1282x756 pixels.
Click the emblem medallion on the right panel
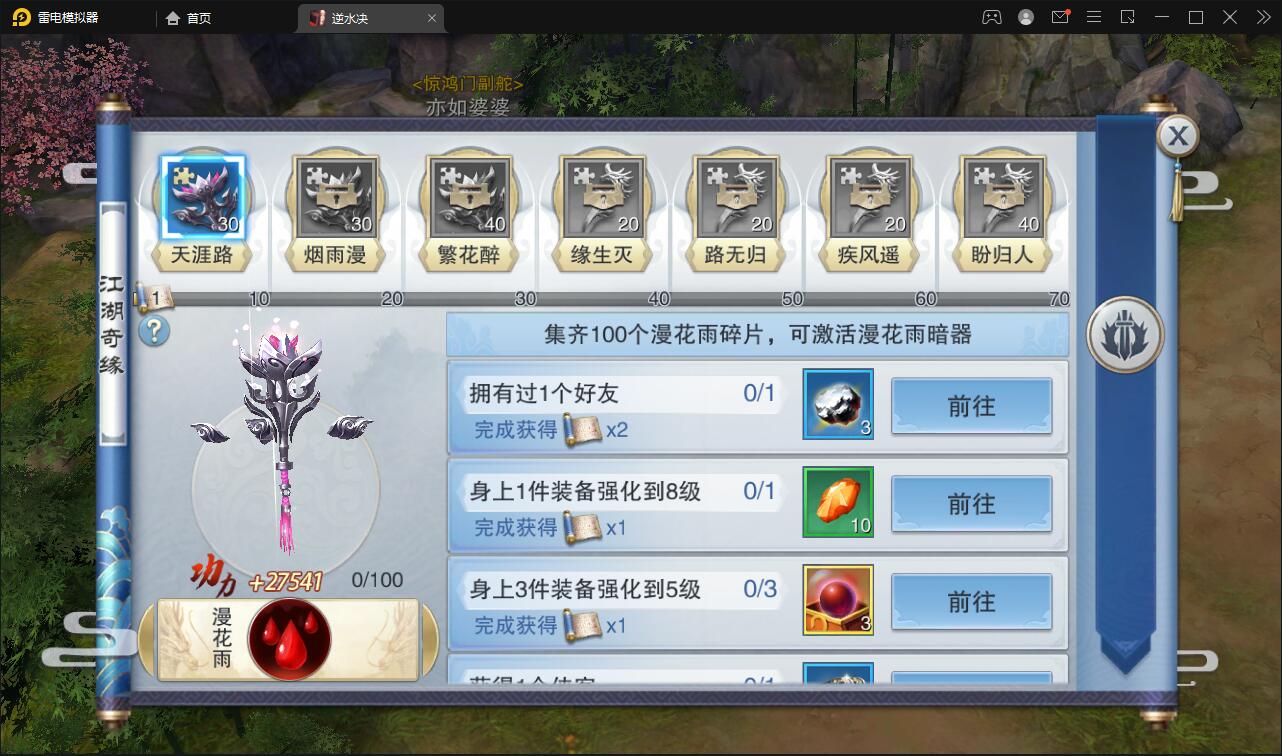click(x=1124, y=336)
